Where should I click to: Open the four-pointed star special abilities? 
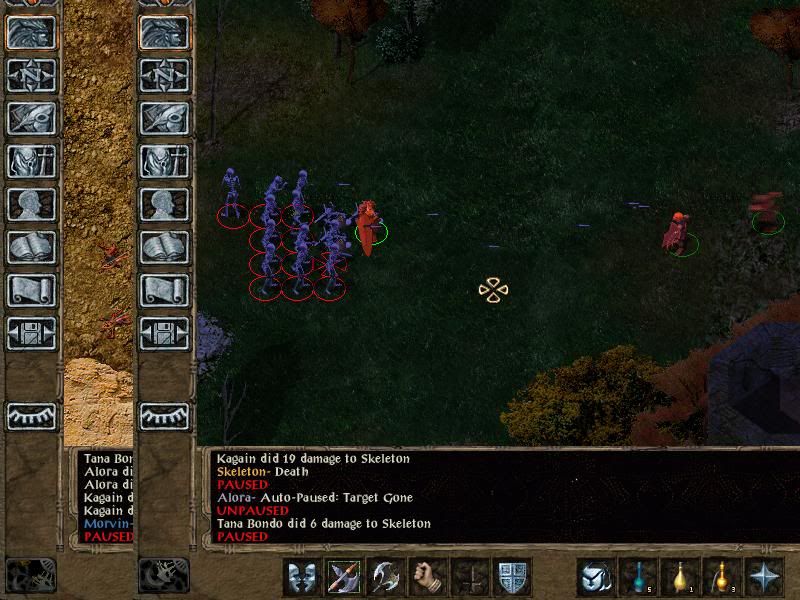pos(766,578)
